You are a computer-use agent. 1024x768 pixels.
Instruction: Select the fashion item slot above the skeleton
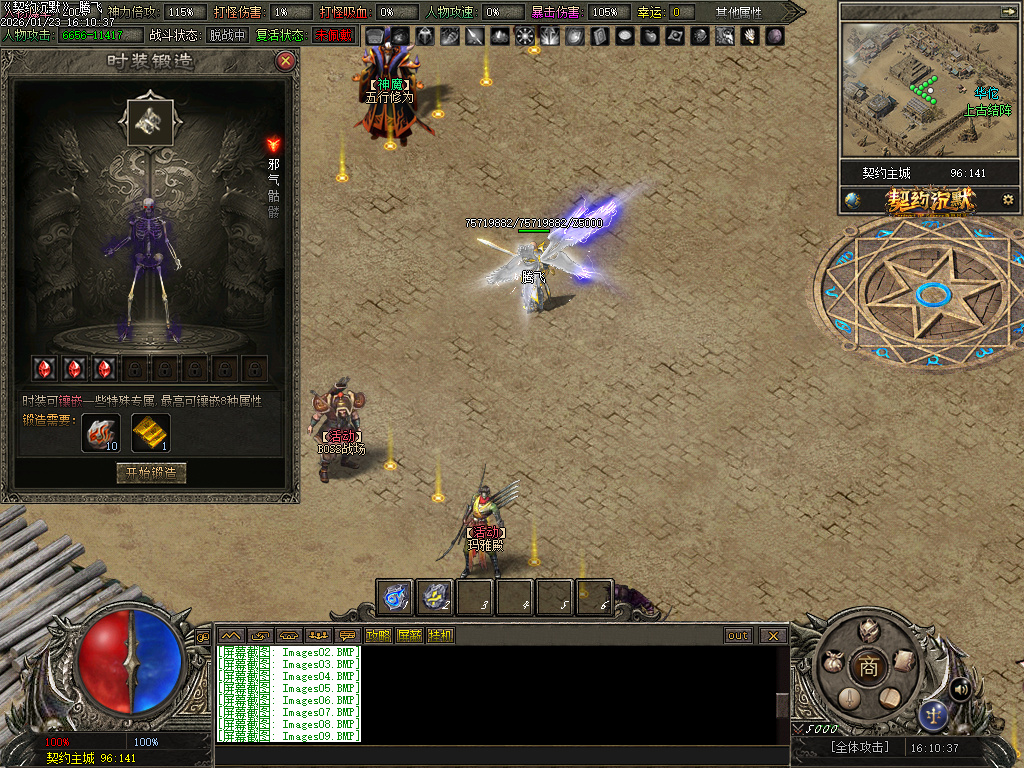(x=150, y=119)
